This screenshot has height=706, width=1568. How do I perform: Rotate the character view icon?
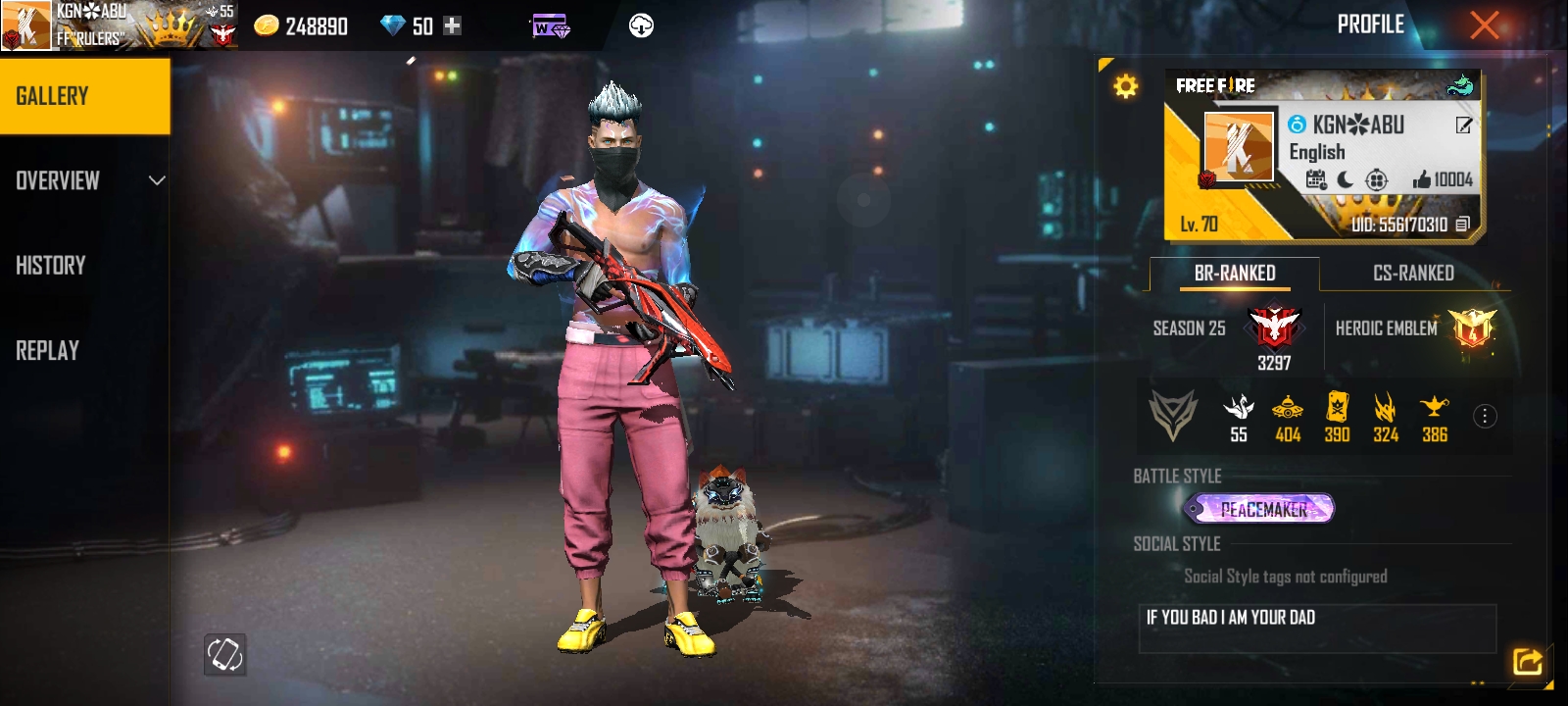(x=224, y=654)
